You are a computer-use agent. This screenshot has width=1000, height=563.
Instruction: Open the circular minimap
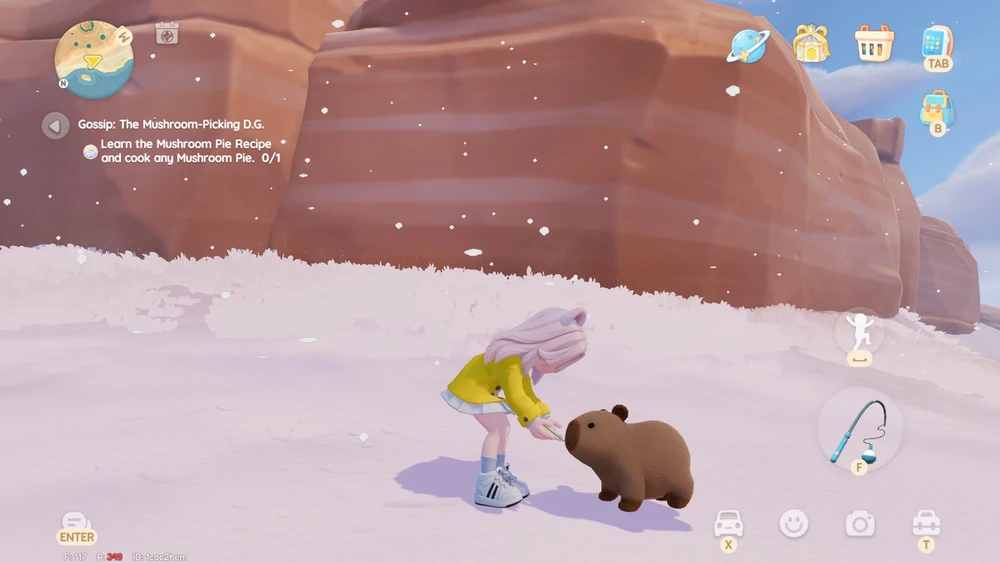[x=93, y=59]
